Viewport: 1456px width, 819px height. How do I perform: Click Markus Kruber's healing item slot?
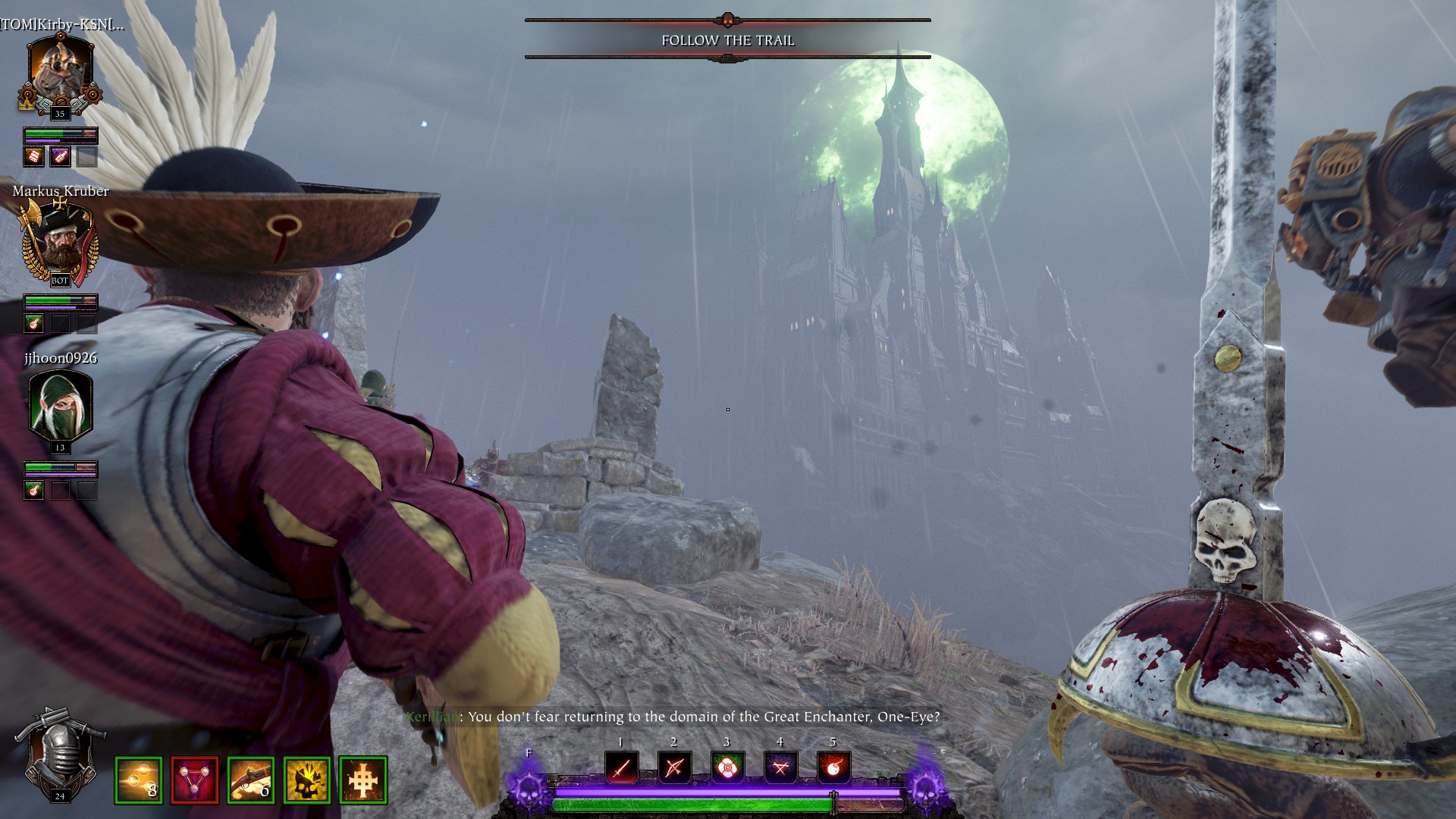point(33,324)
